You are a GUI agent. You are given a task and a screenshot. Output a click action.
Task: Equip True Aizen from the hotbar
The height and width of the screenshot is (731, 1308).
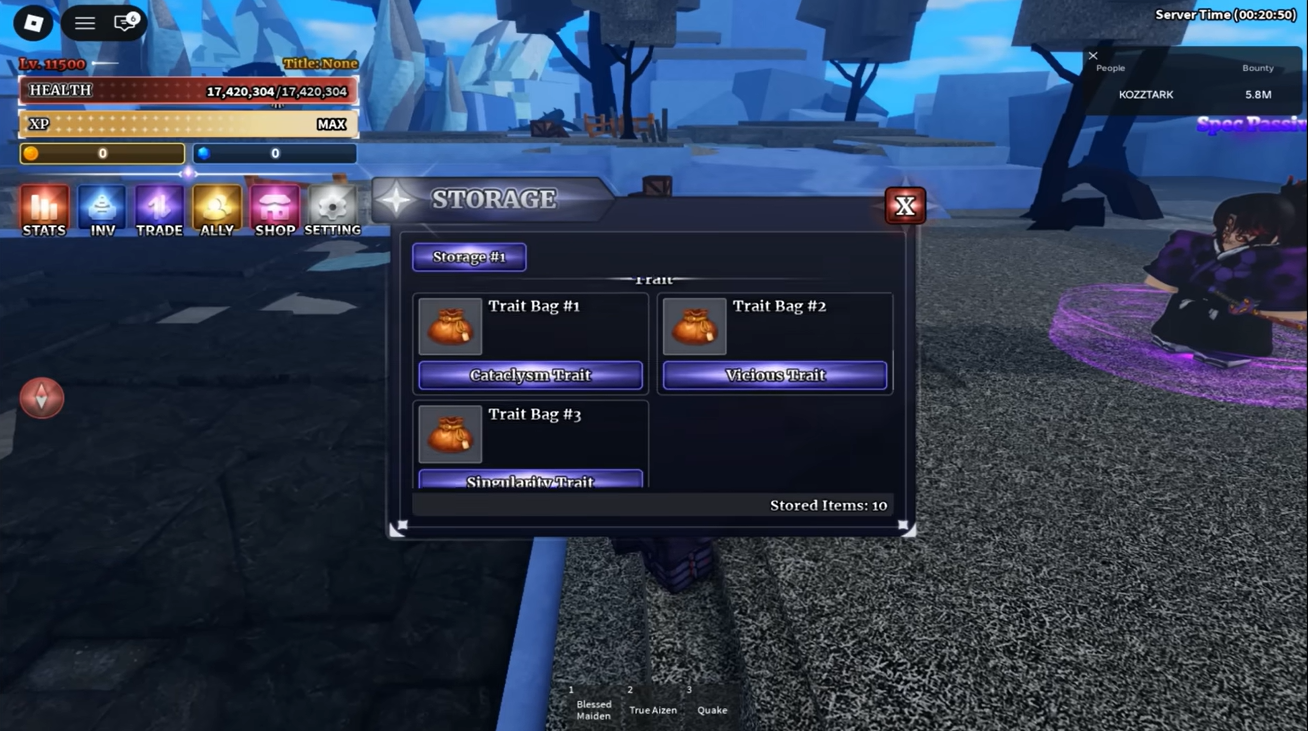tap(653, 706)
